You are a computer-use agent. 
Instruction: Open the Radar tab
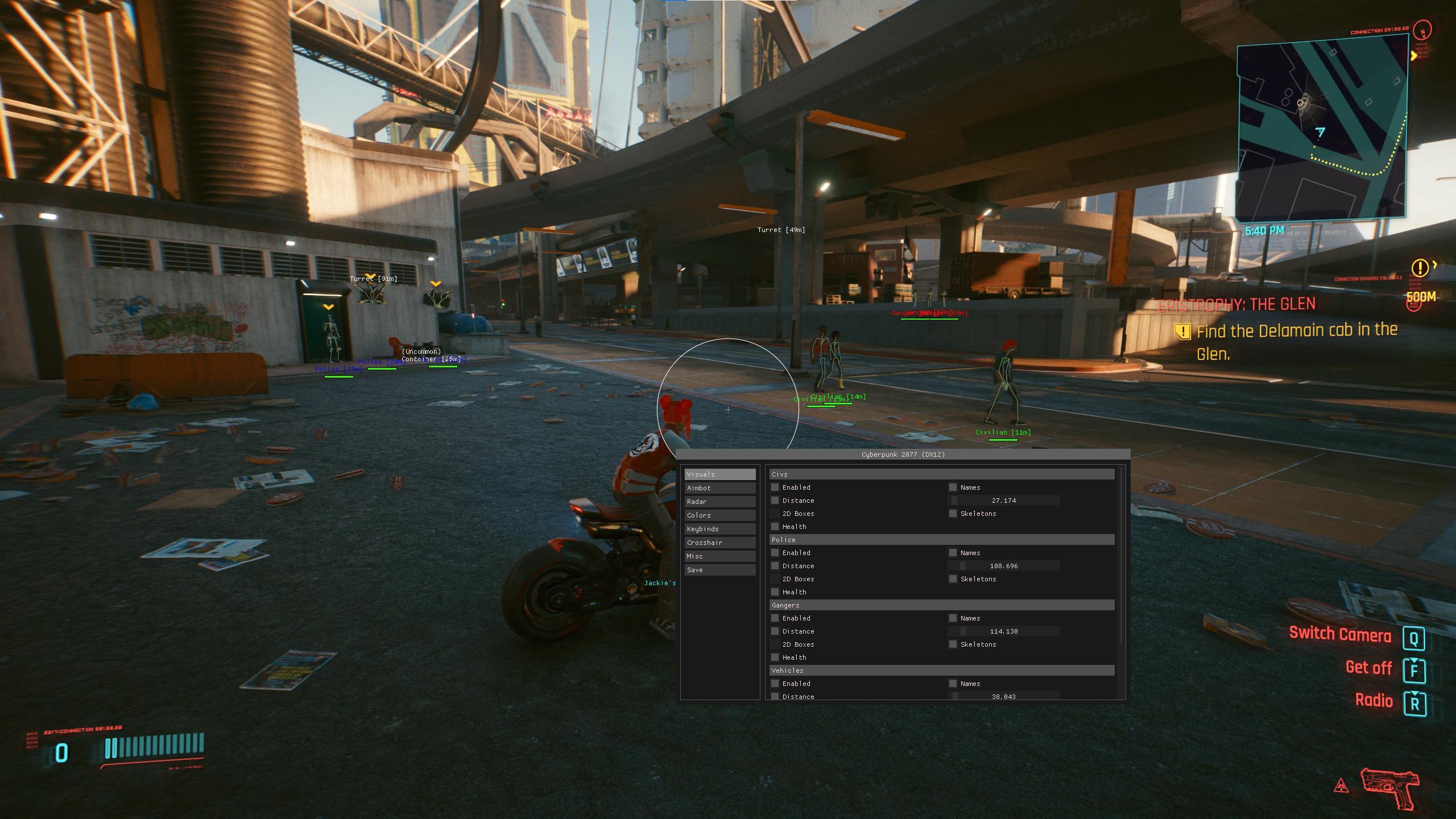(x=719, y=502)
